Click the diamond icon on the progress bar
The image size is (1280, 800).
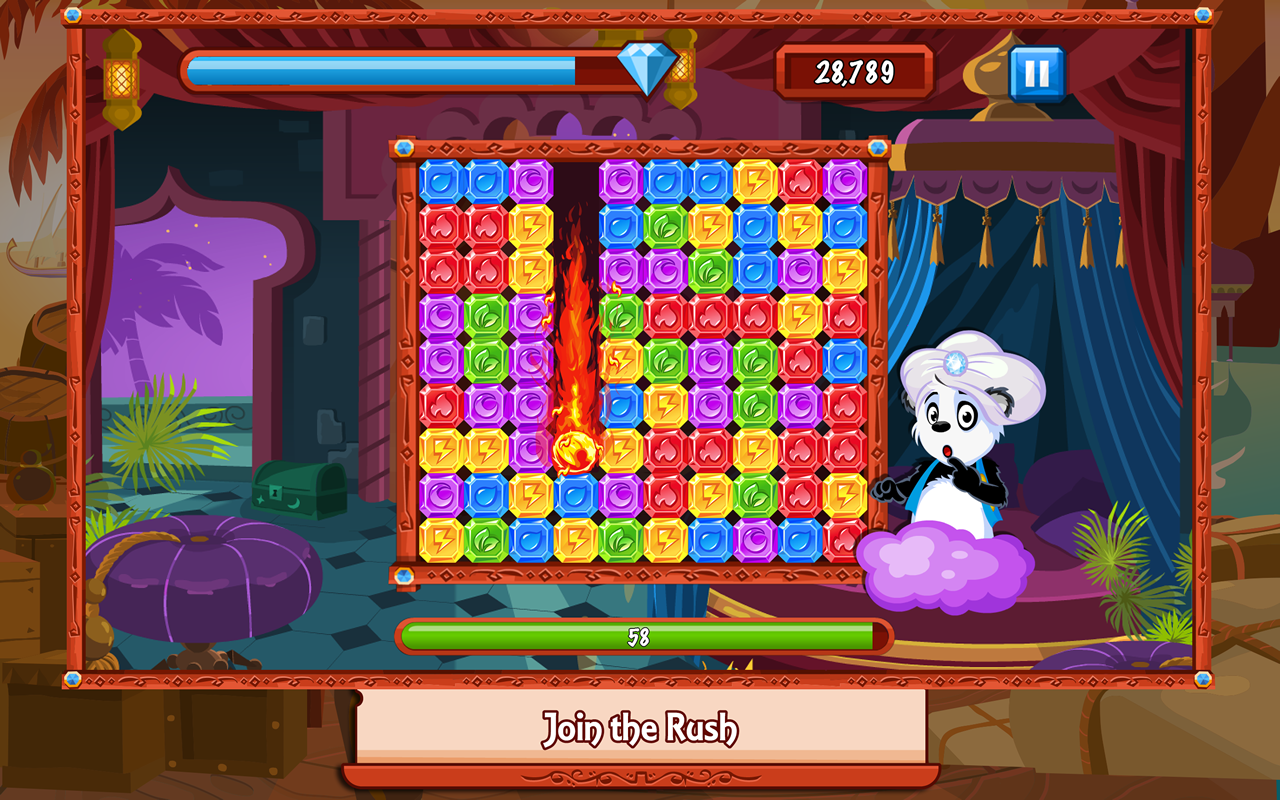[x=650, y=70]
